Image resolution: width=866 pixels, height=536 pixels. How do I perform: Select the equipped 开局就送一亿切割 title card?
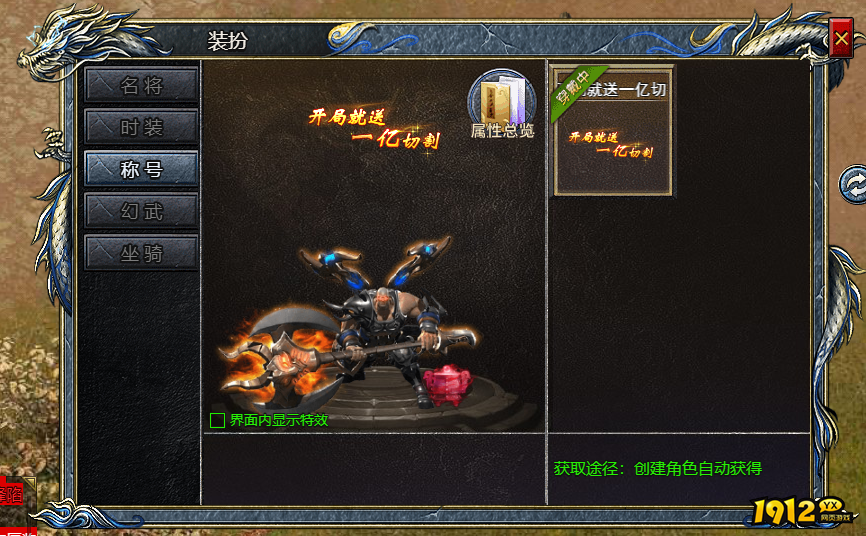point(614,132)
